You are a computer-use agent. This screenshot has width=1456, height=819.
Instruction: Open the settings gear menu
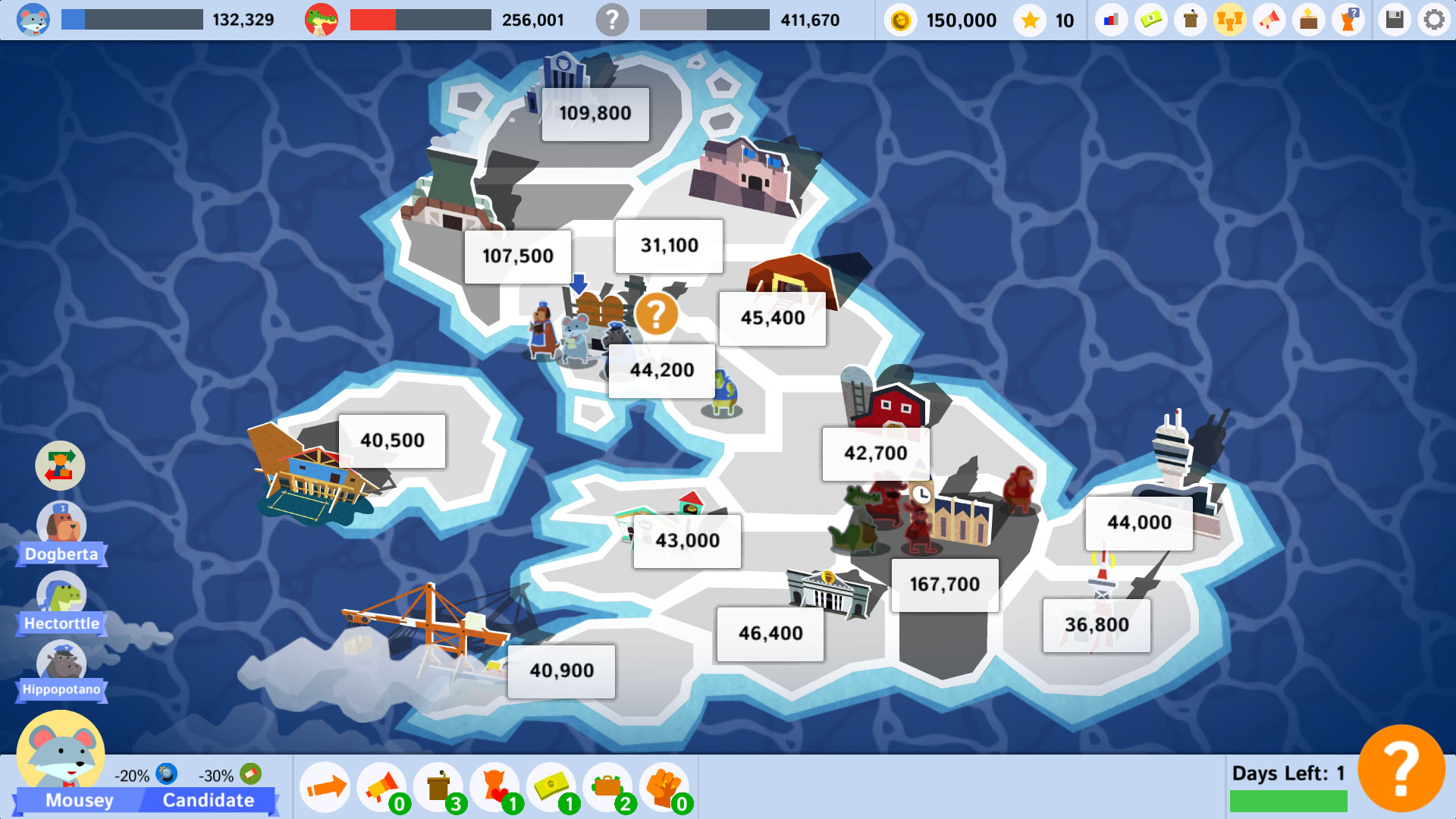coord(1433,20)
